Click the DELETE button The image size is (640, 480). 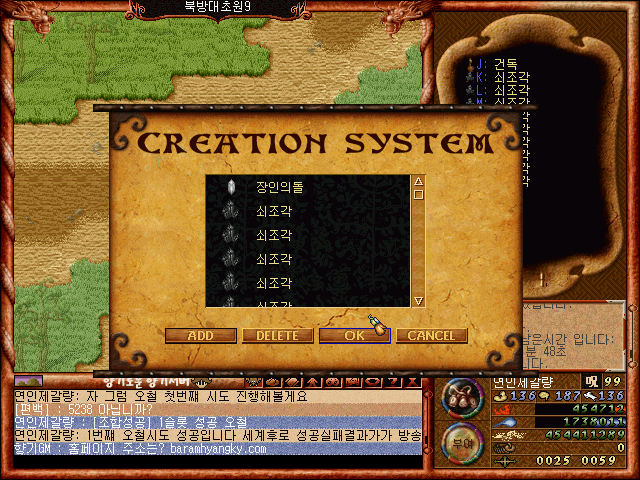click(x=277, y=336)
